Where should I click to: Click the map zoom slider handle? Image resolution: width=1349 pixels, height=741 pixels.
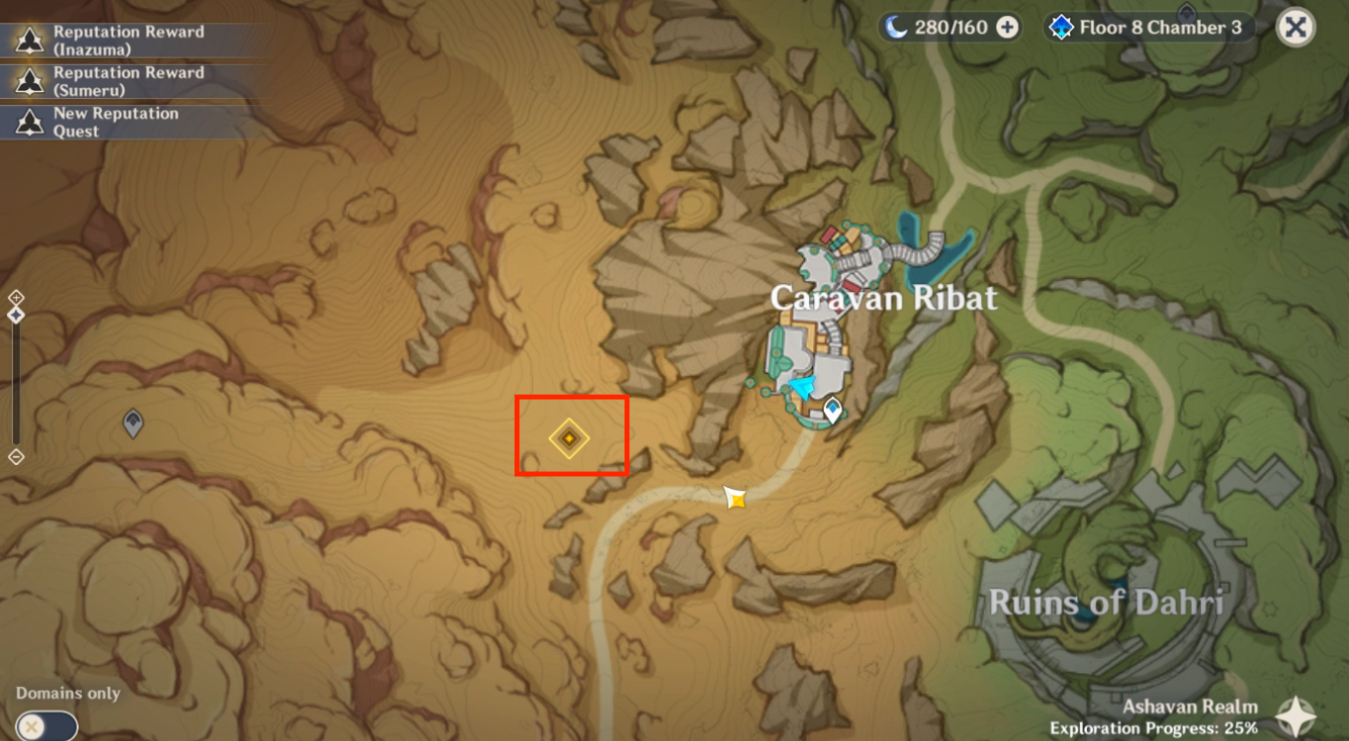(x=16, y=315)
